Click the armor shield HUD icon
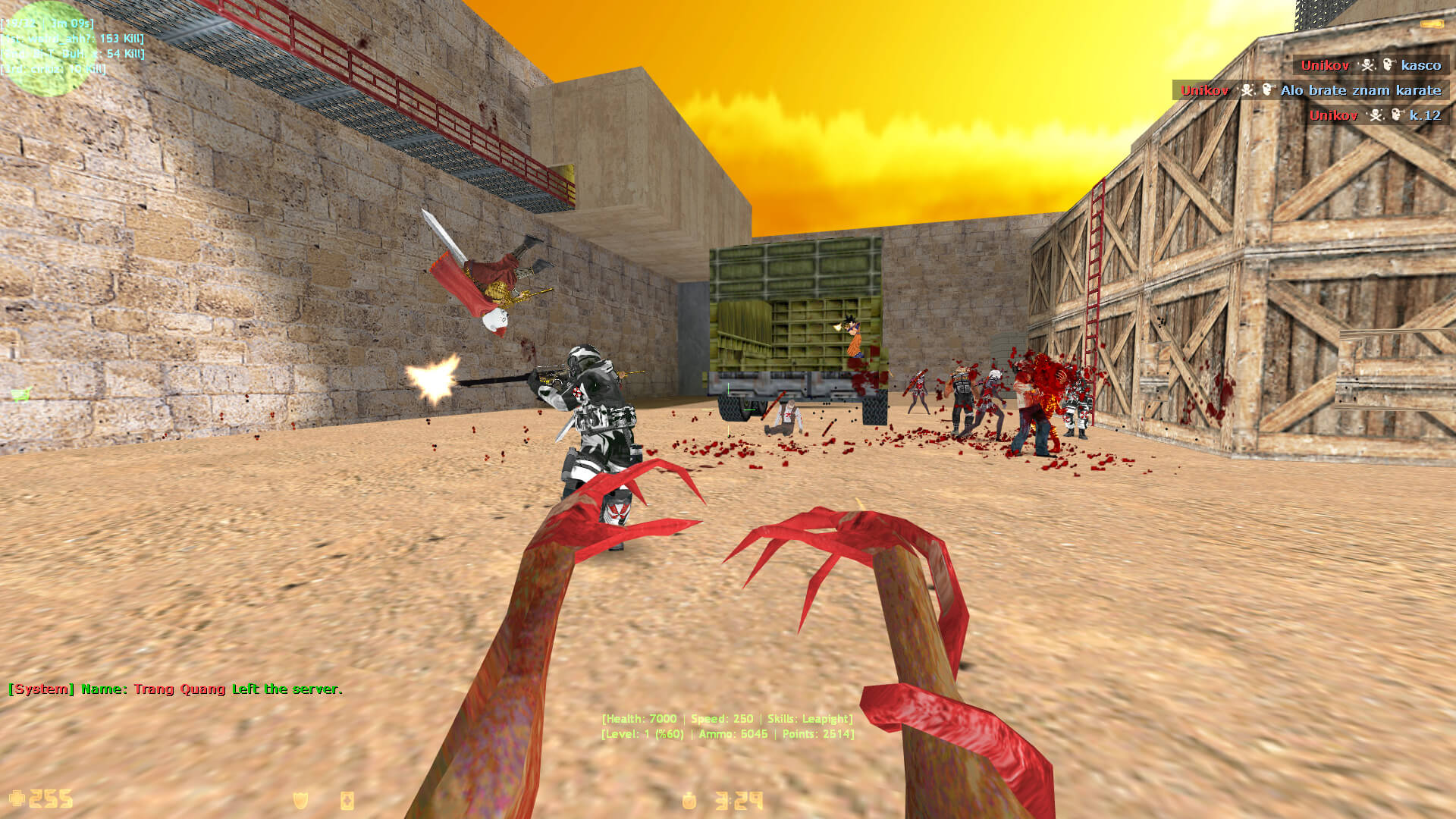The height and width of the screenshot is (819, 1456). click(301, 800)
